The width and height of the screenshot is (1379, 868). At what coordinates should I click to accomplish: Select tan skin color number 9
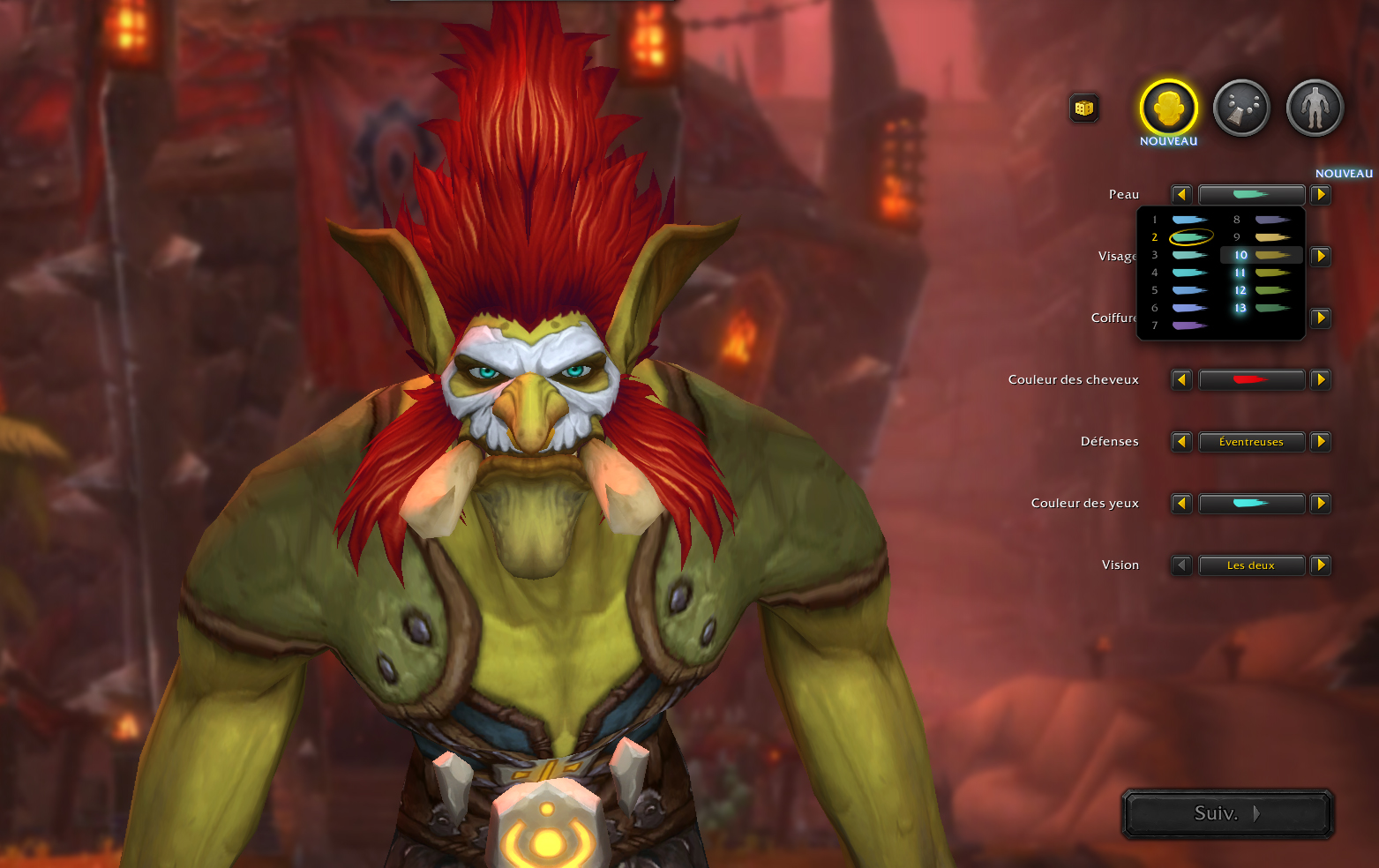click(1270, 237)
